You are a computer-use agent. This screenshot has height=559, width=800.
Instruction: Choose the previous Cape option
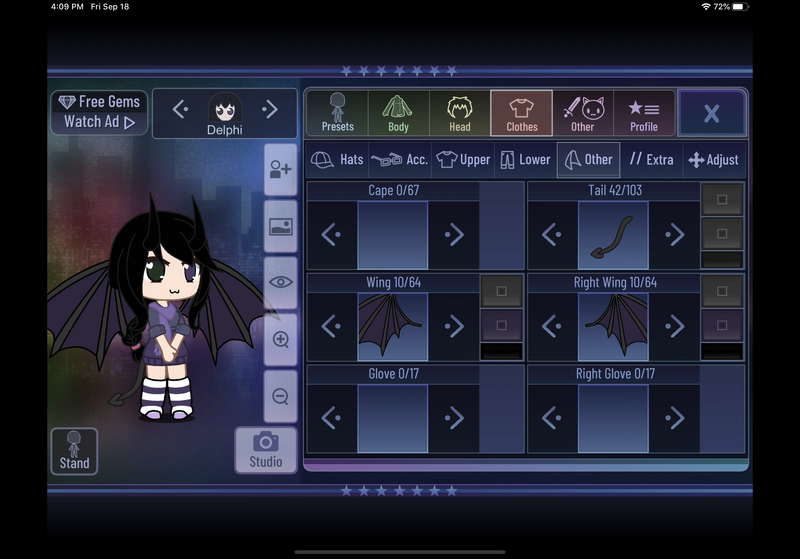332,235
